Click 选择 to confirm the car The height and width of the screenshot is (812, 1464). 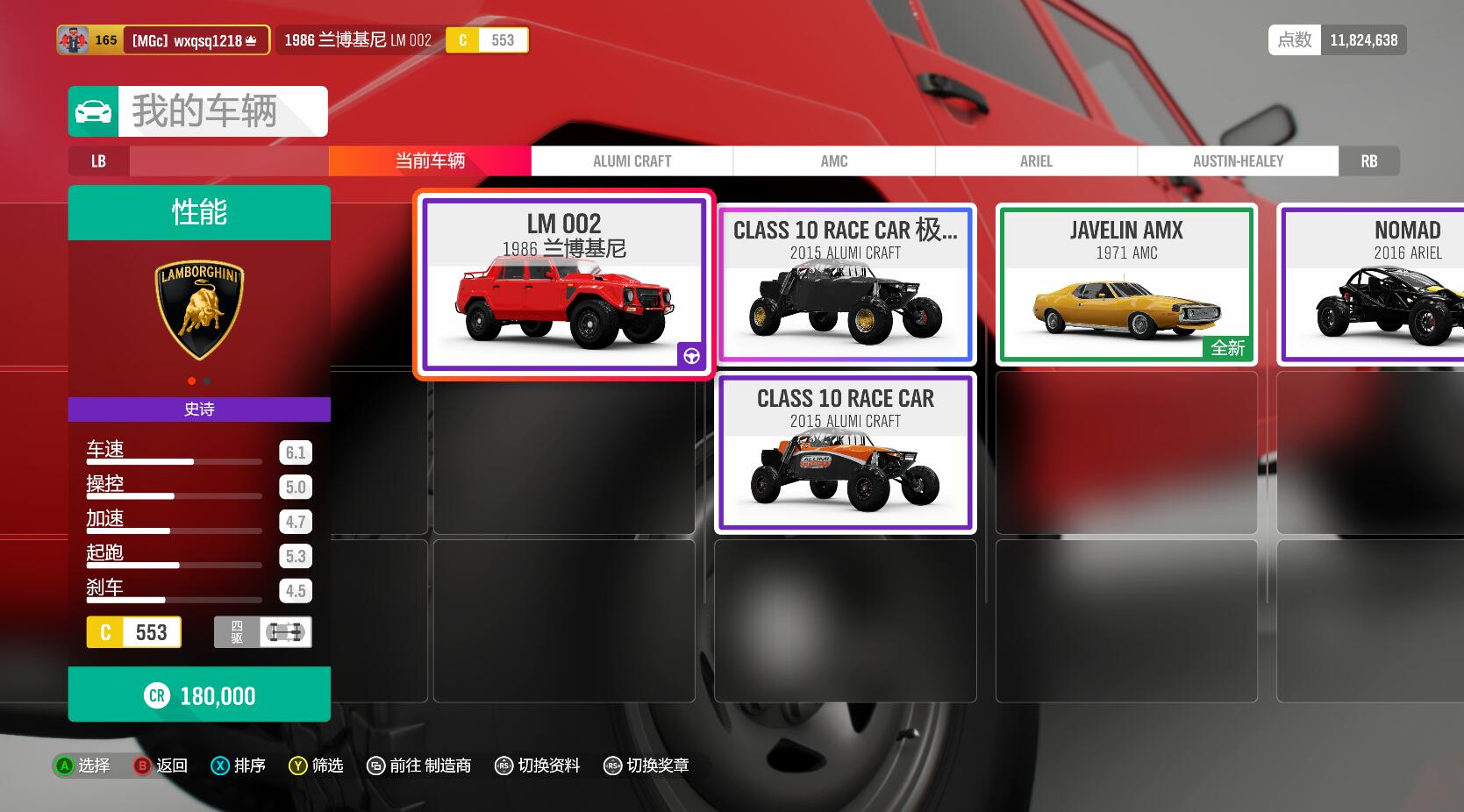pos(83,766)
